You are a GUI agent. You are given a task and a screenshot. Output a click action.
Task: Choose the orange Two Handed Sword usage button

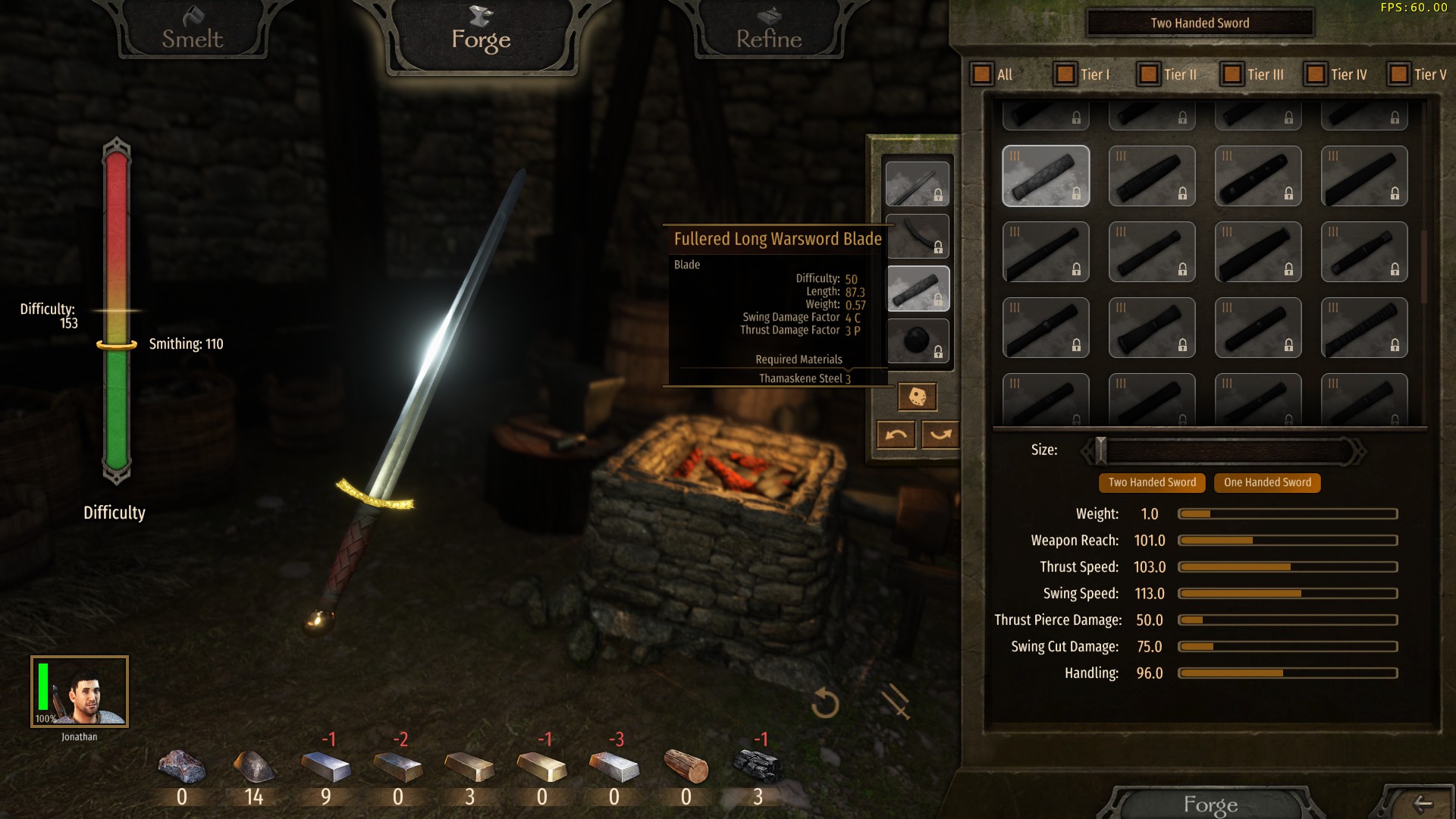click(x=1152, y=482)
